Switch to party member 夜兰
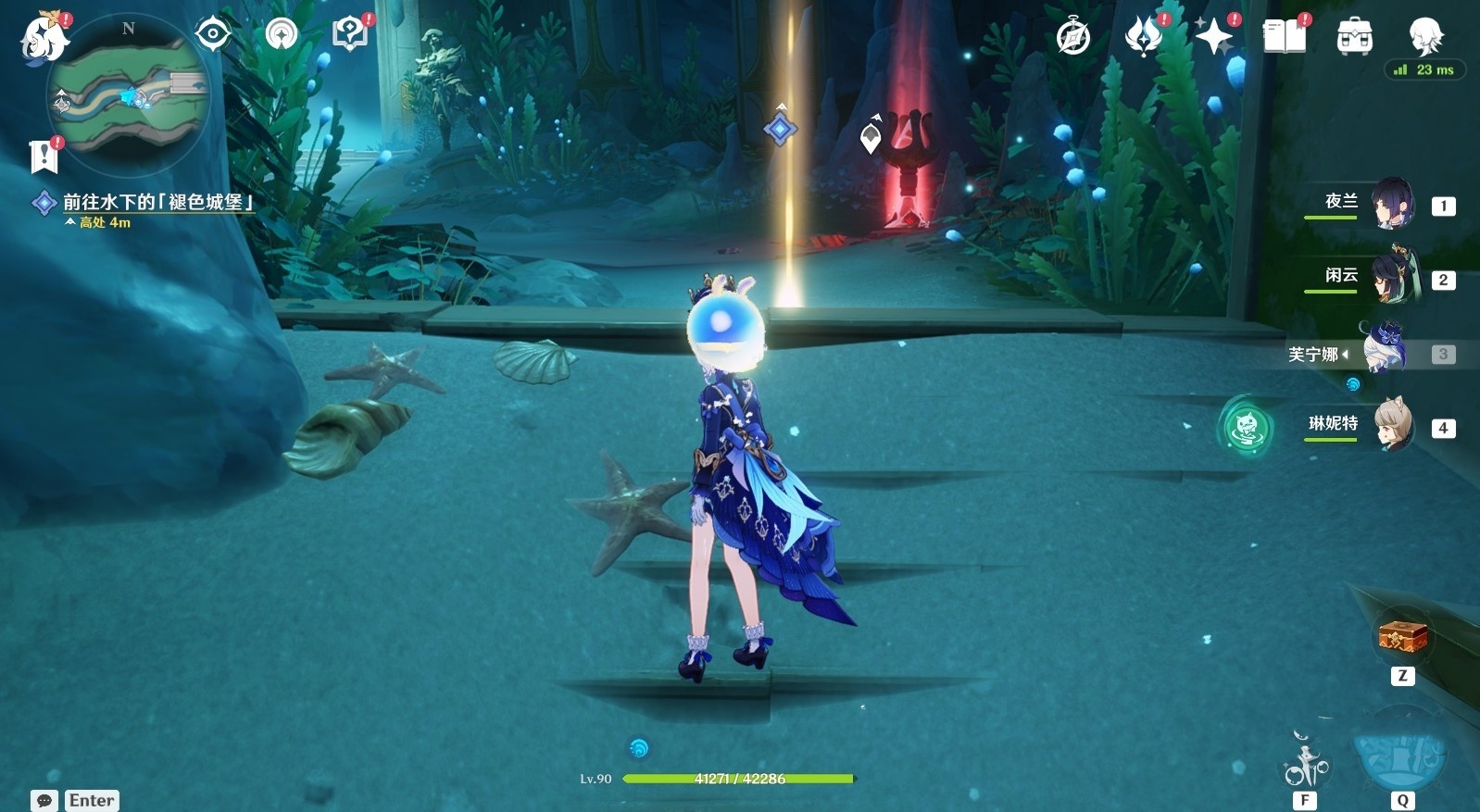The height and width of the screenshot is (812, 1480). pos(1391,204)
